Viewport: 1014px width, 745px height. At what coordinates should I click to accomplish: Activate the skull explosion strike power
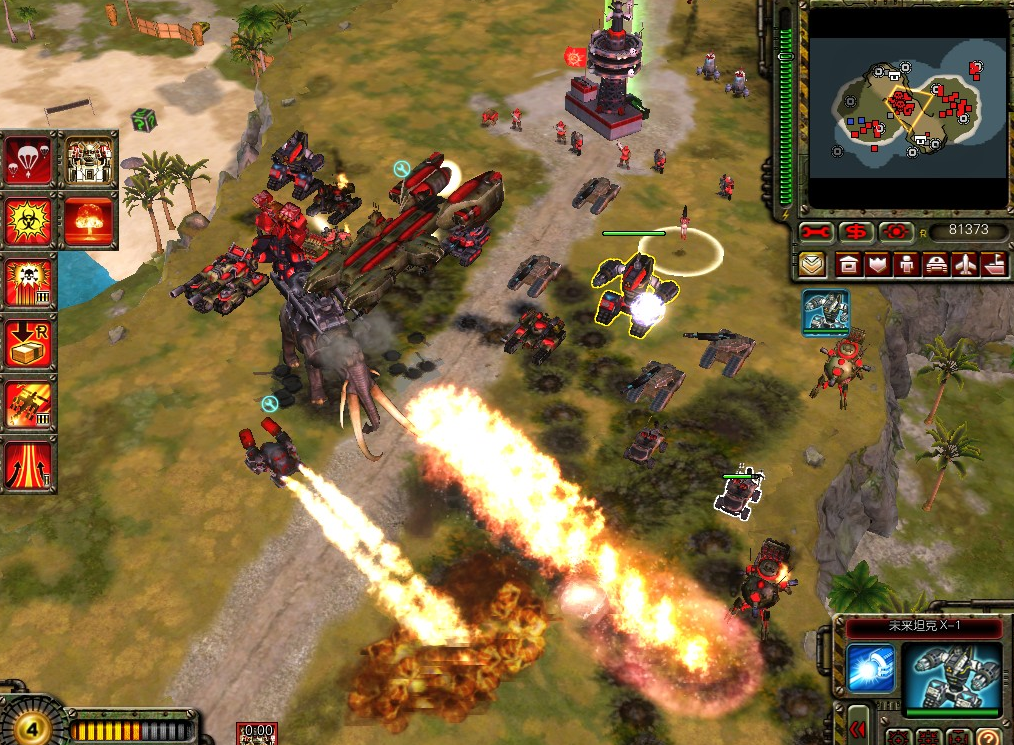pos(29,283)
